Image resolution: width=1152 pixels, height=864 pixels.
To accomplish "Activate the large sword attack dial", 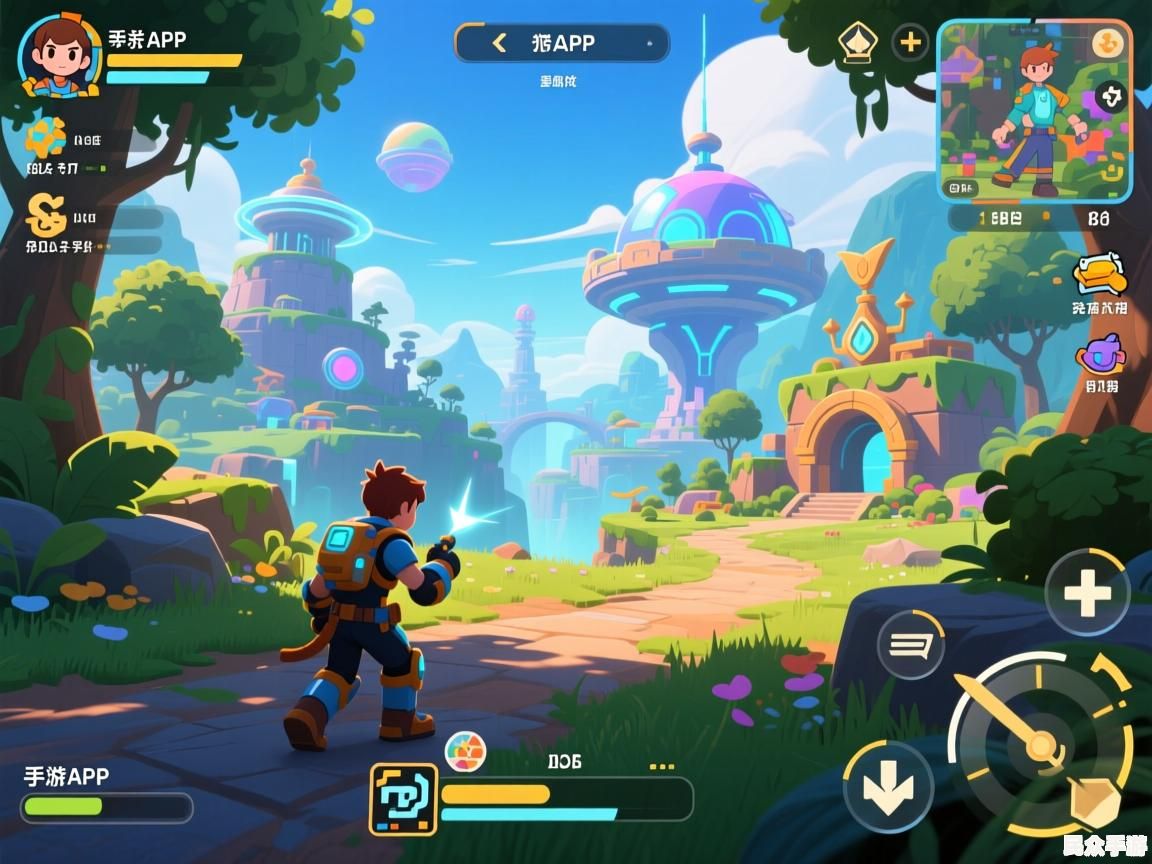I will coord(1040,744).
